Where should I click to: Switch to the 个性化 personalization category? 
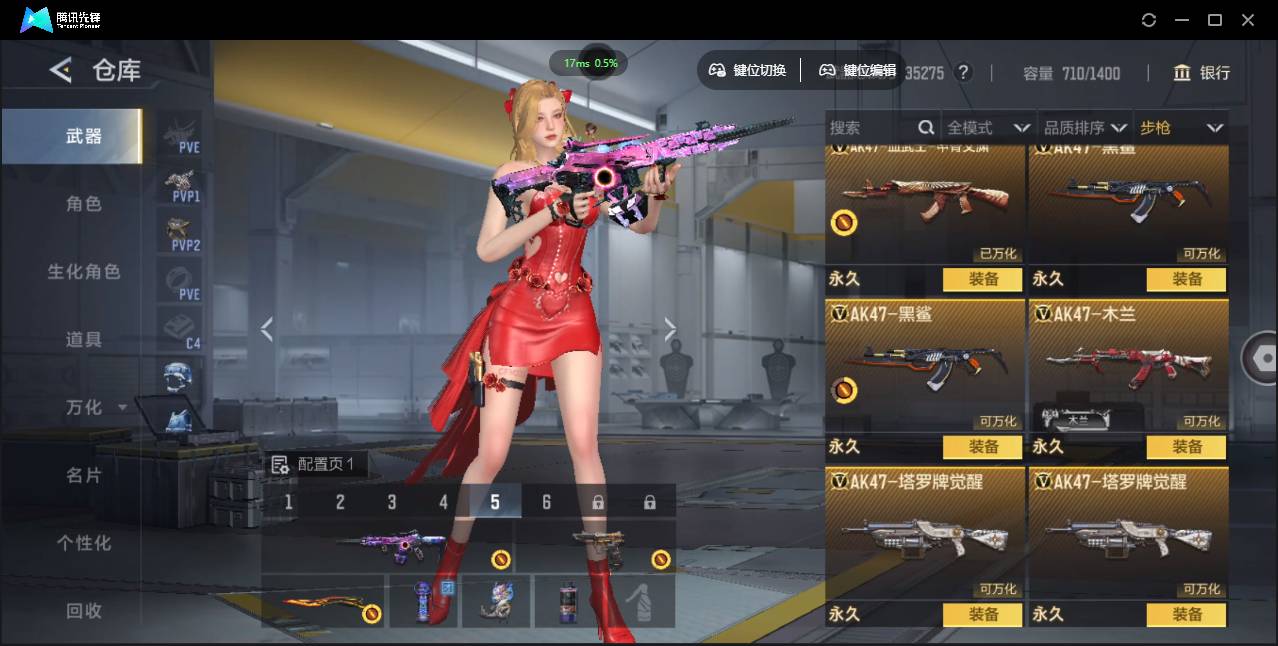click(84, 543)
